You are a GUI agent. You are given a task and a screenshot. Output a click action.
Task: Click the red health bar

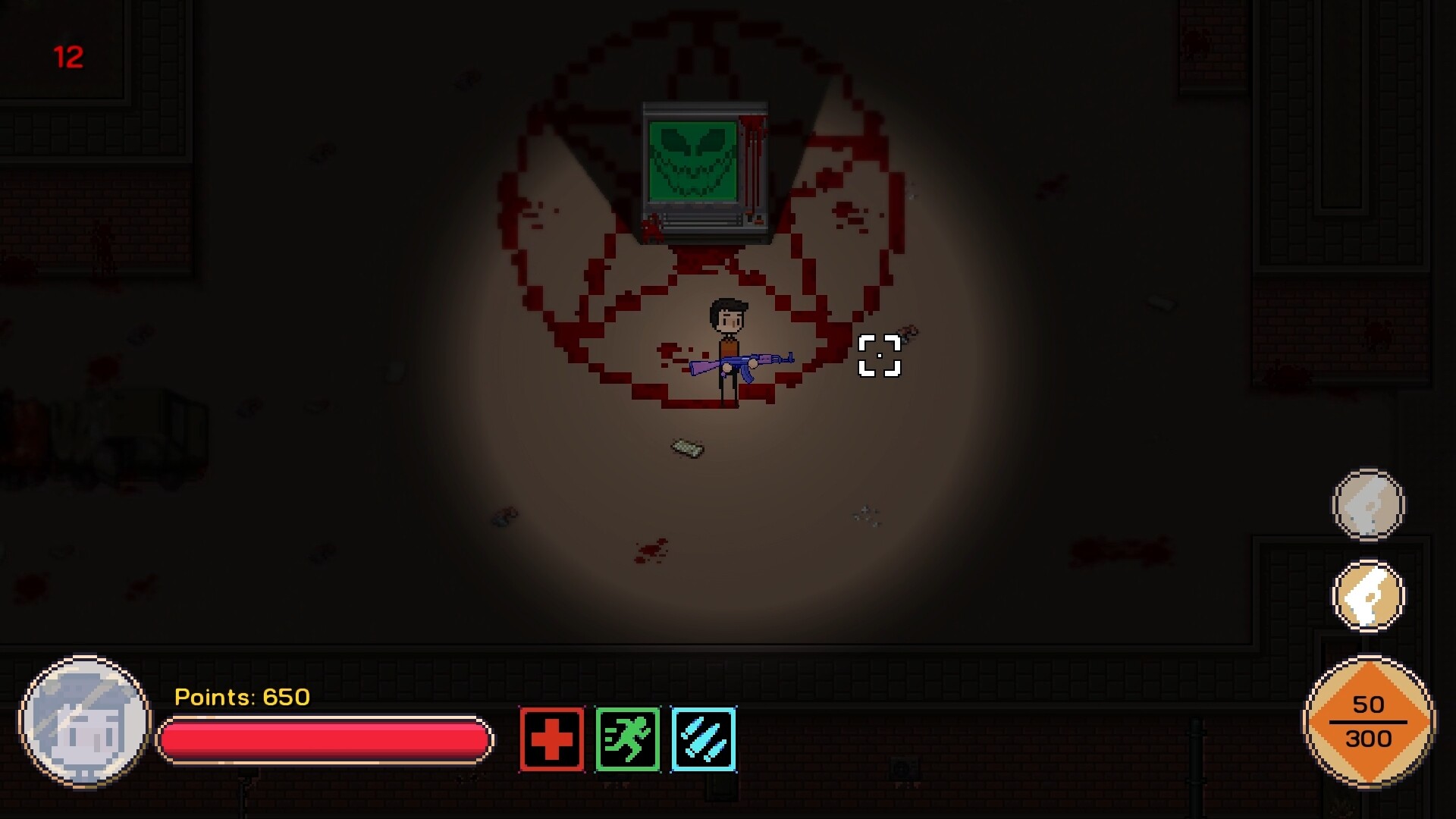(325, 739)
